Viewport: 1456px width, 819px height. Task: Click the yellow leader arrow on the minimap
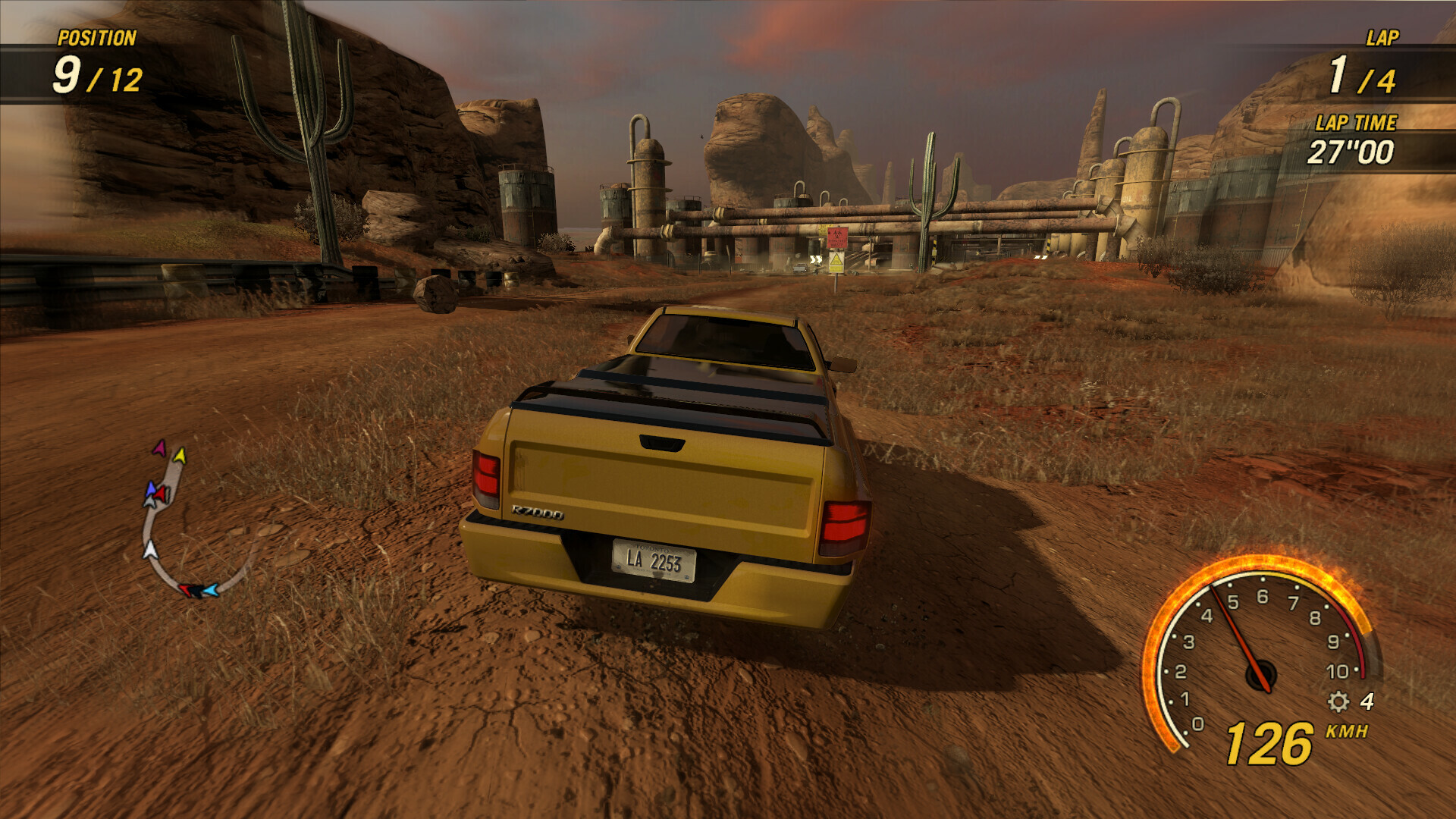coord(180,456)
